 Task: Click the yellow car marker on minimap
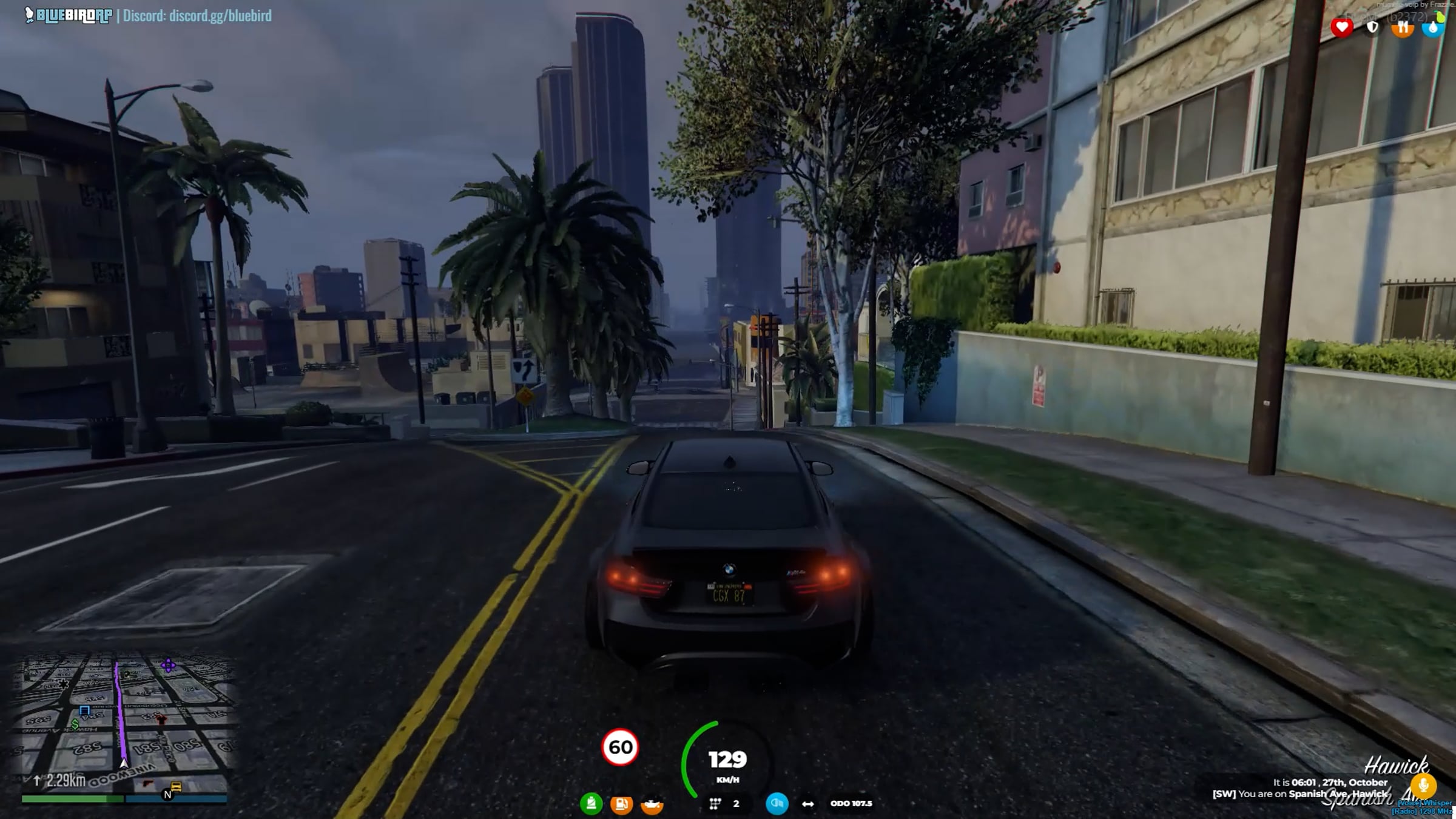coord(176,787)
